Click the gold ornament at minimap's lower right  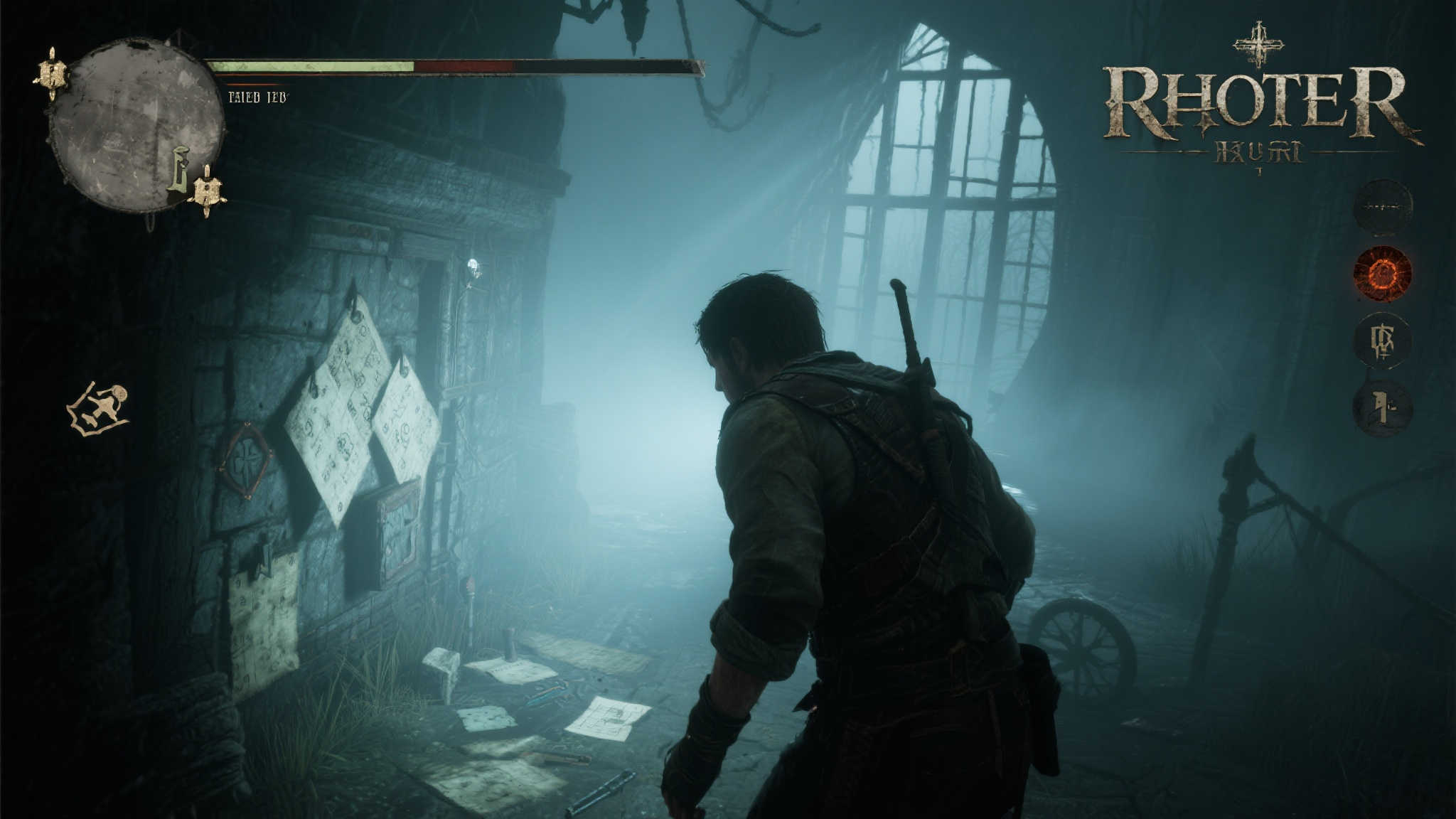coord(207,191)
